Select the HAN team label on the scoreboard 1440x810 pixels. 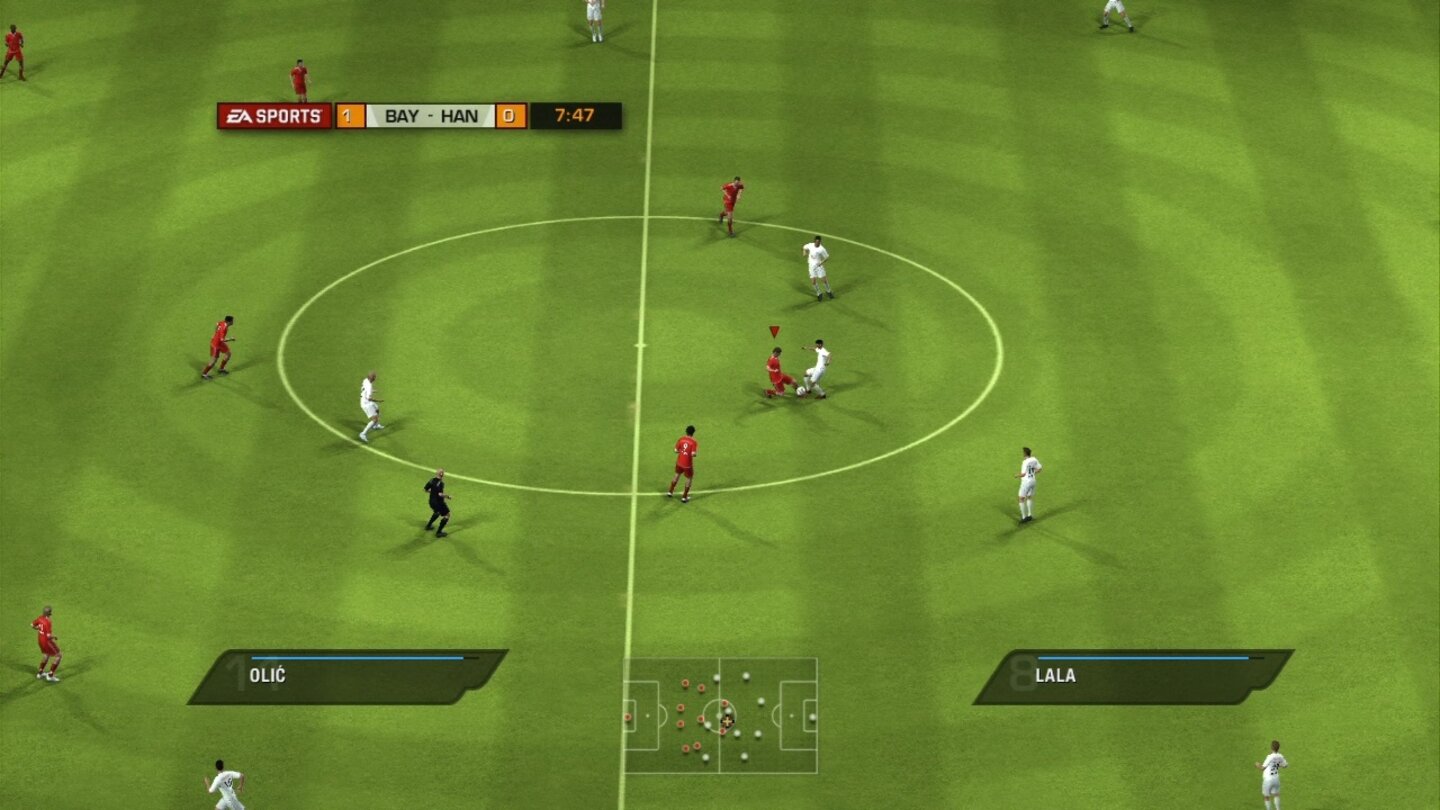[461, 115]
